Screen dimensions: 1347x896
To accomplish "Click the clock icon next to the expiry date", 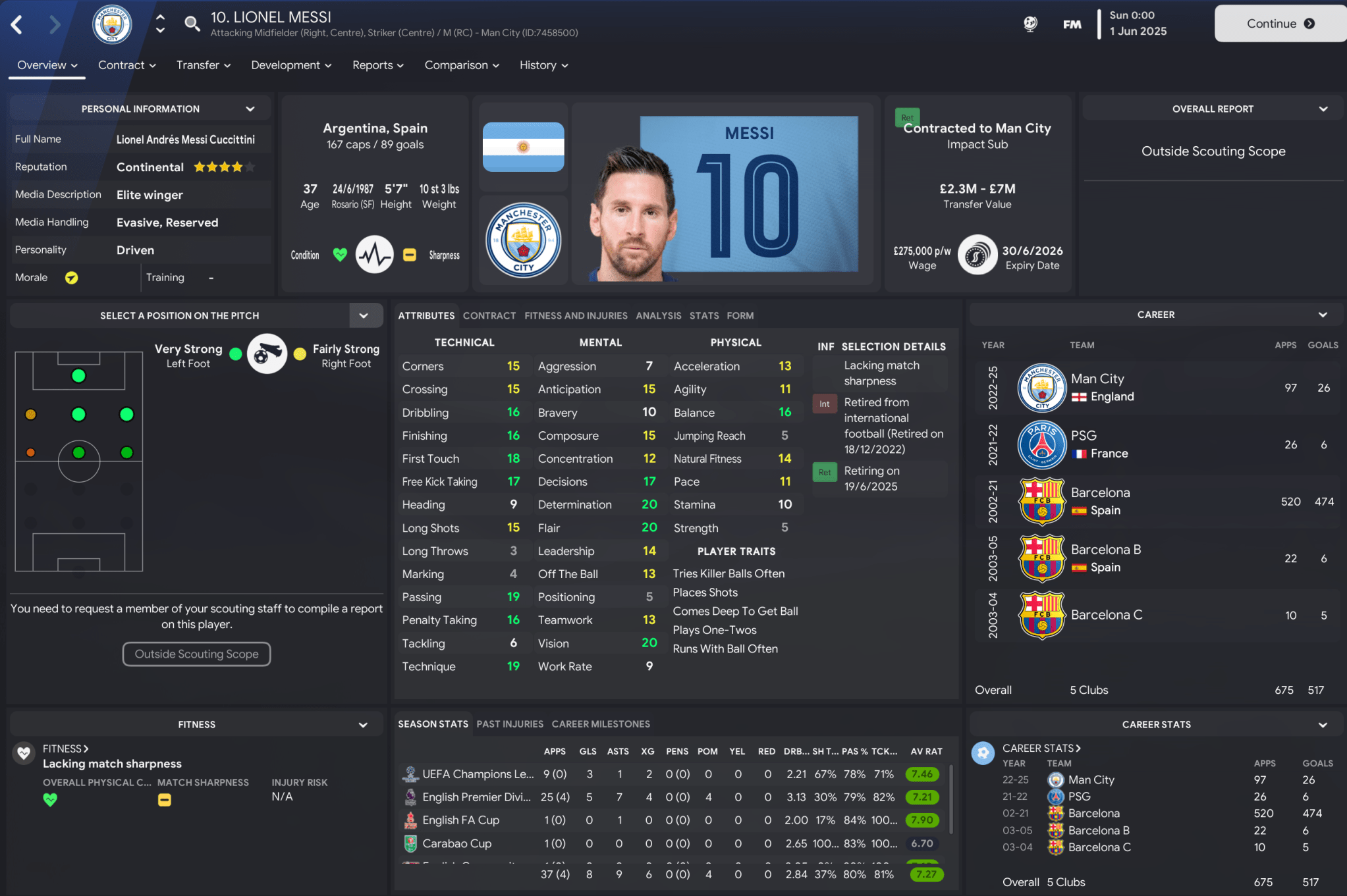I will click(x=977, y=255).
